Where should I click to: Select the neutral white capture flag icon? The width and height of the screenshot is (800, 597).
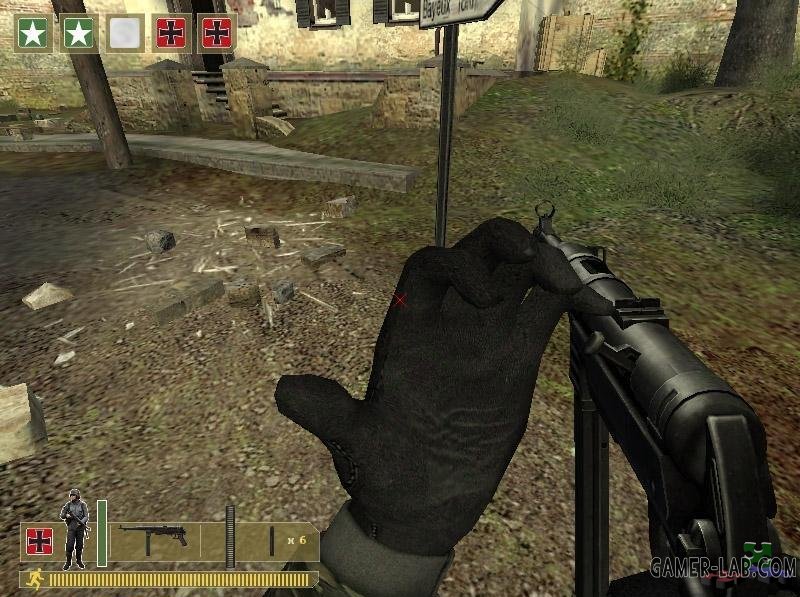[126, 33]
